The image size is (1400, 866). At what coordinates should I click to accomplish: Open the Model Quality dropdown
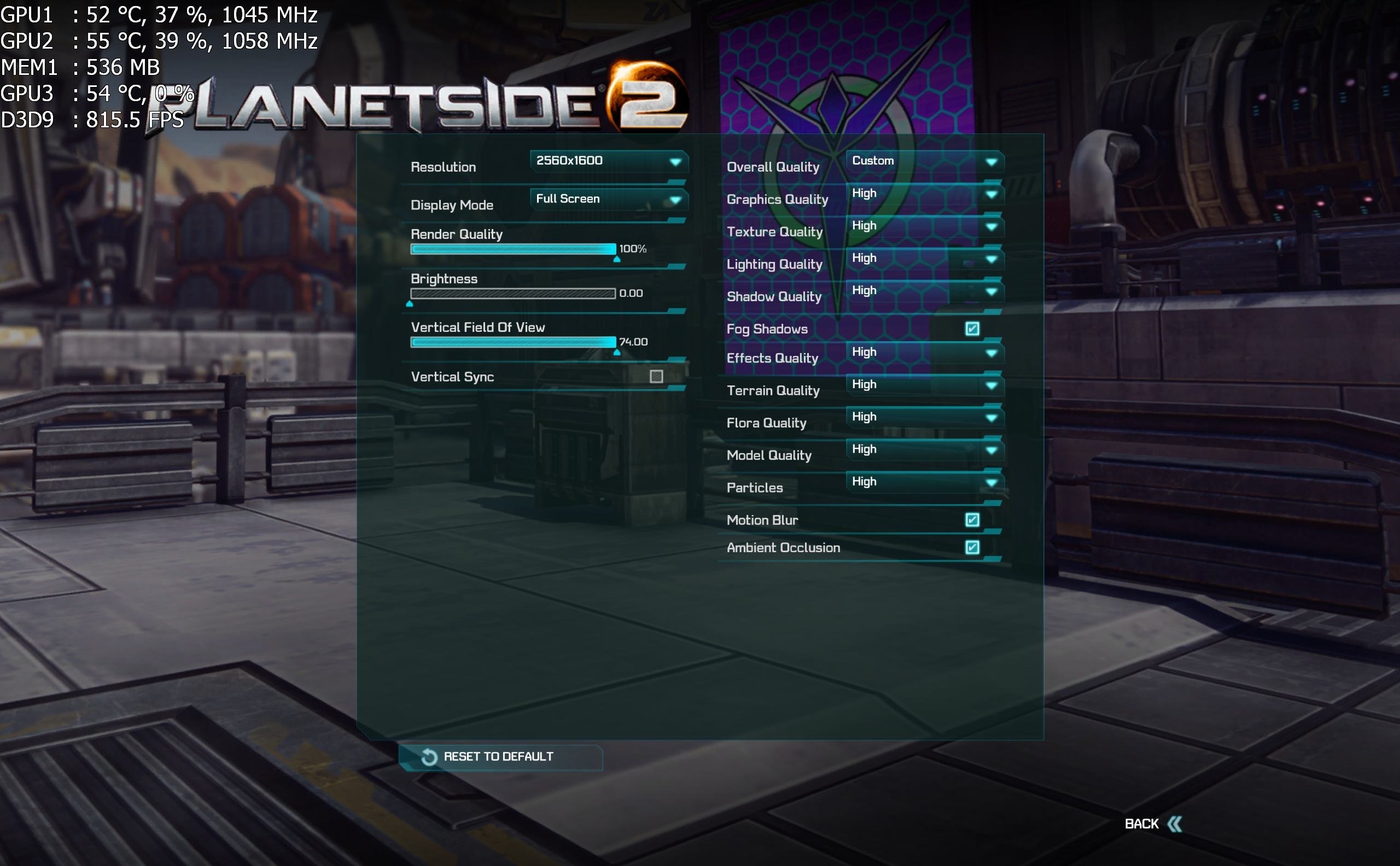tap(924, 449)
